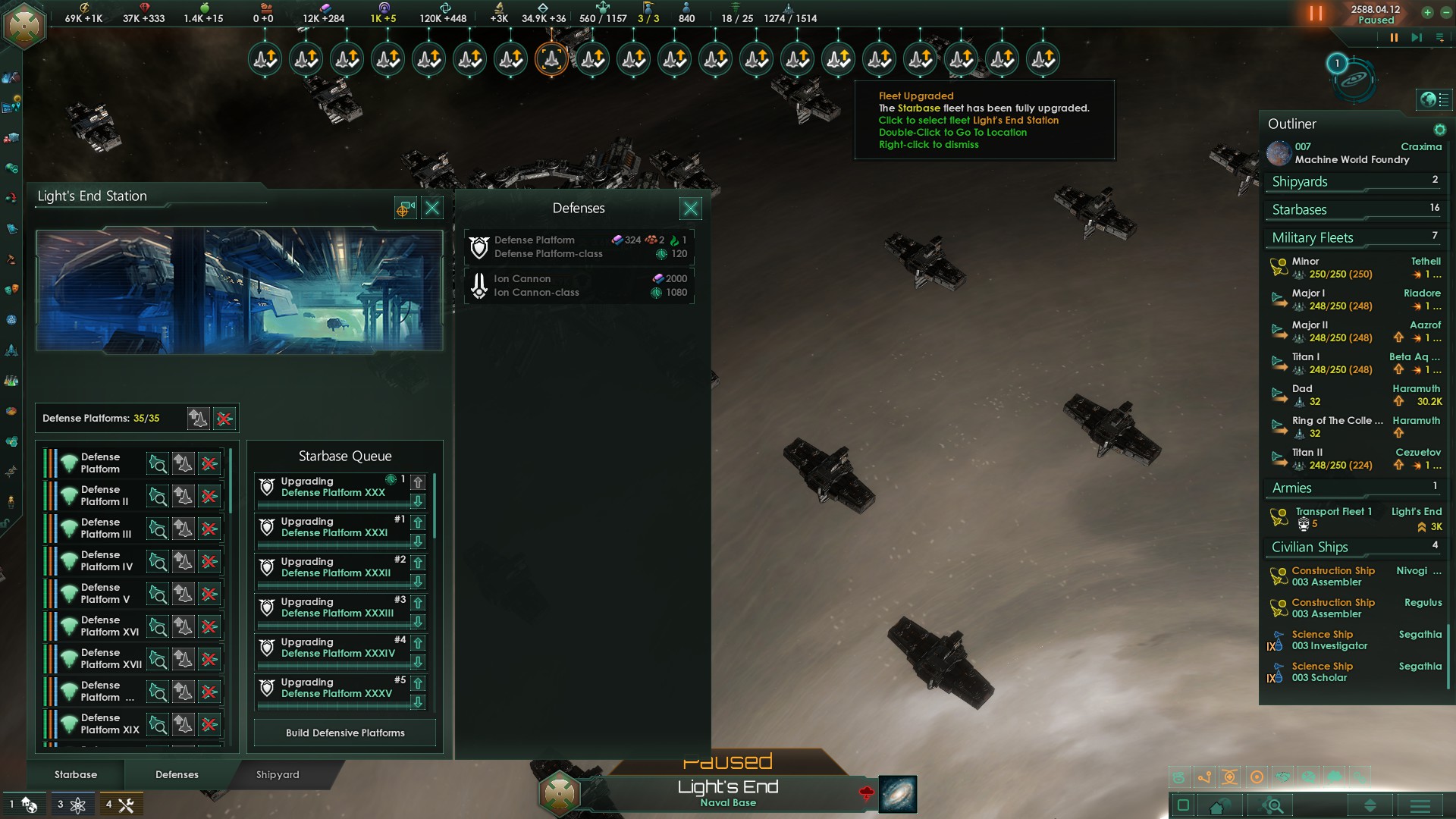This screenshot has height=819, width=1456.
Task: Click to select fleet Light's End Station link
Action: pos(968,120)
